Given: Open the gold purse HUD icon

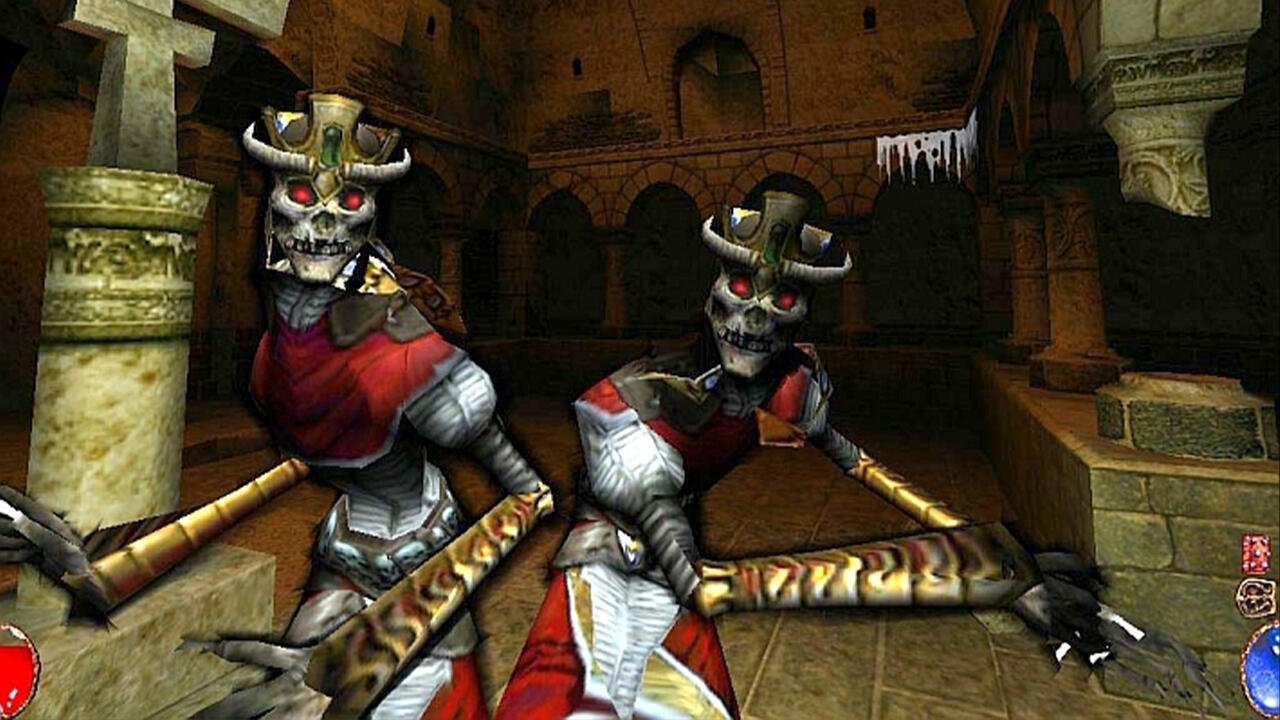Looking at the screenshot, I should pyautogui.click(x=1255, y=597).
